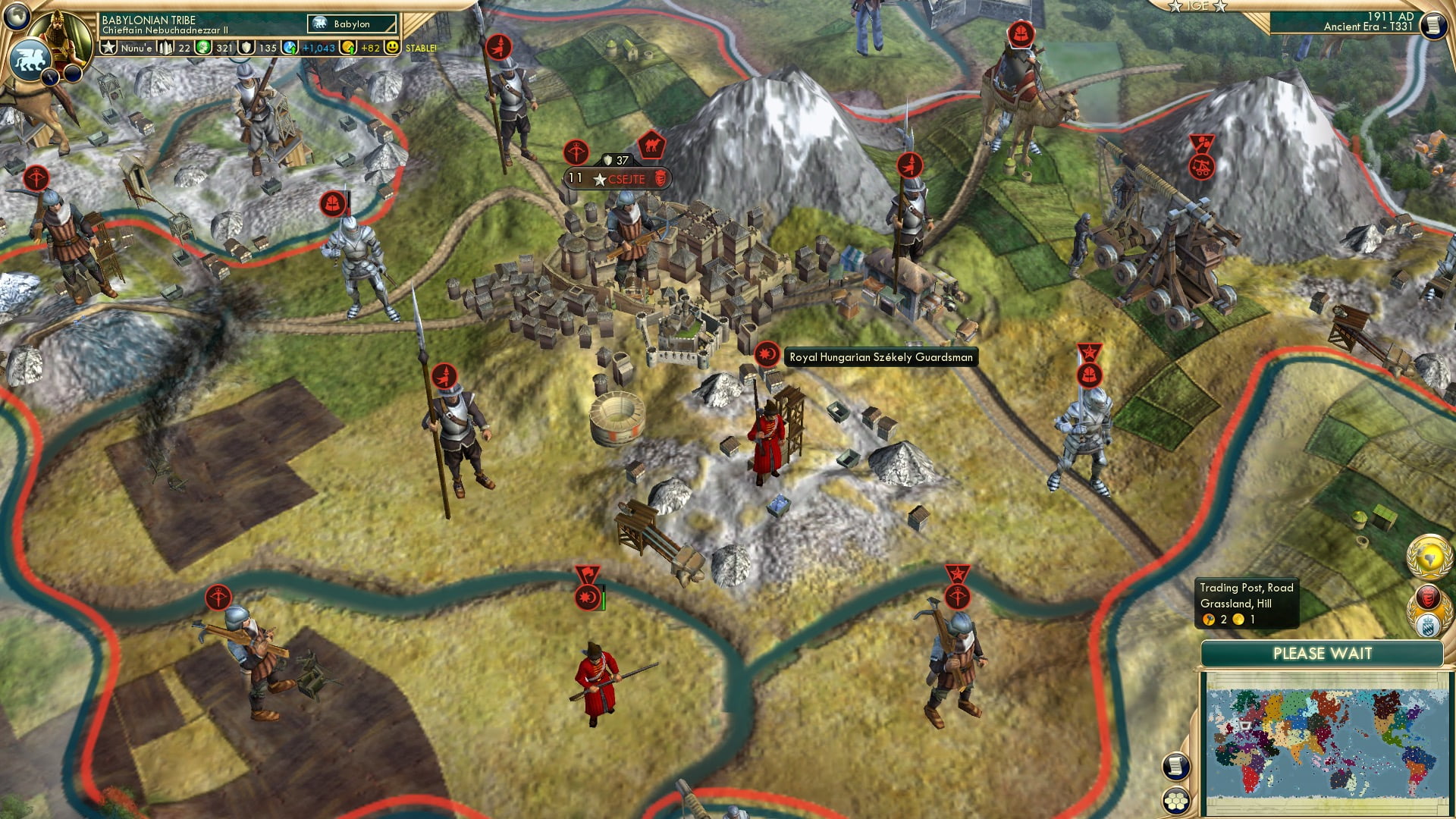1456x819 pixels.
Task: Open the Babylon civilization selector dropdown
Action: (351, 24)
